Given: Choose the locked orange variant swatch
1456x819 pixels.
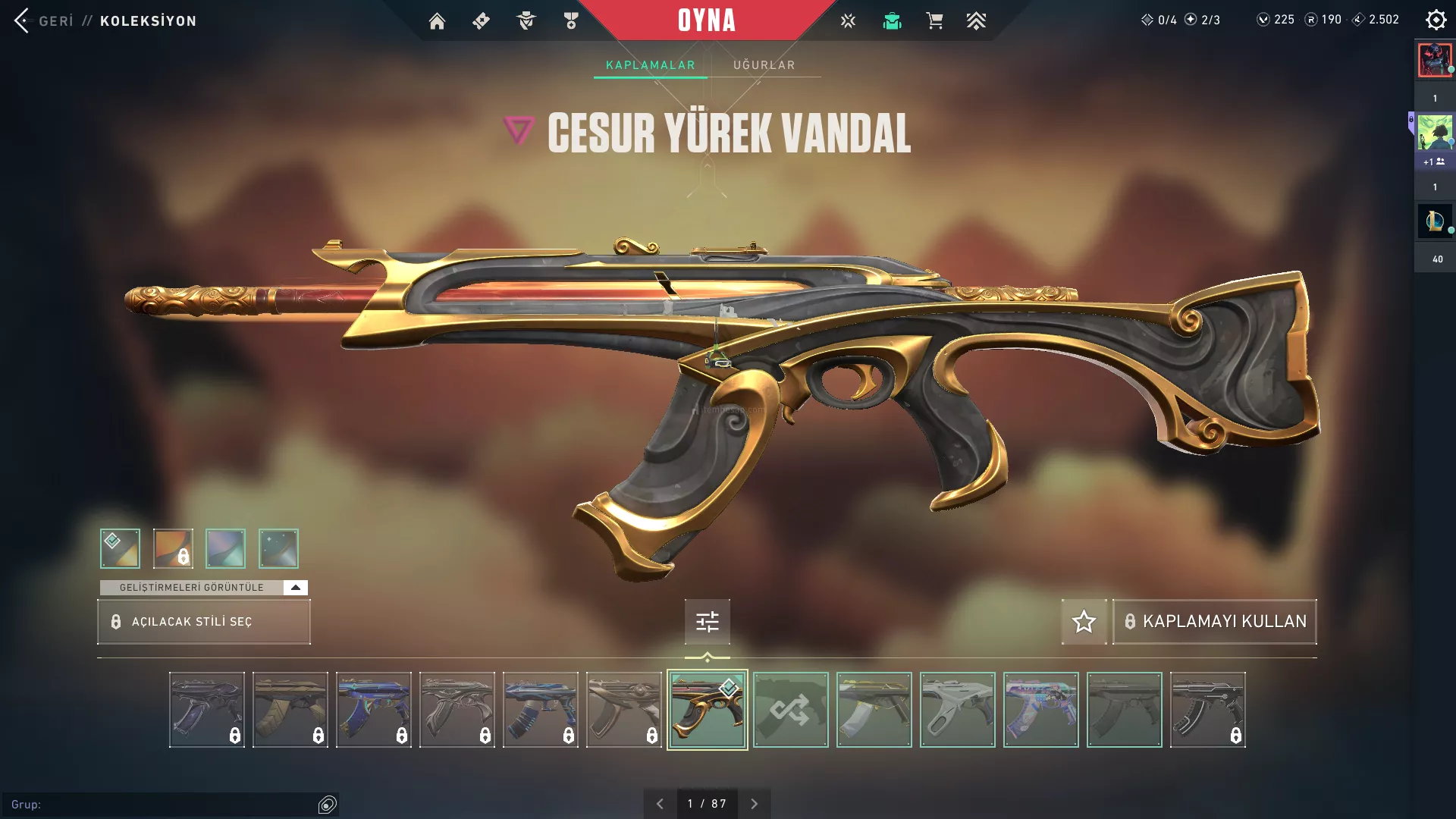Looking at the screenshot, I should pyautogui.click(x=173, y=548).
